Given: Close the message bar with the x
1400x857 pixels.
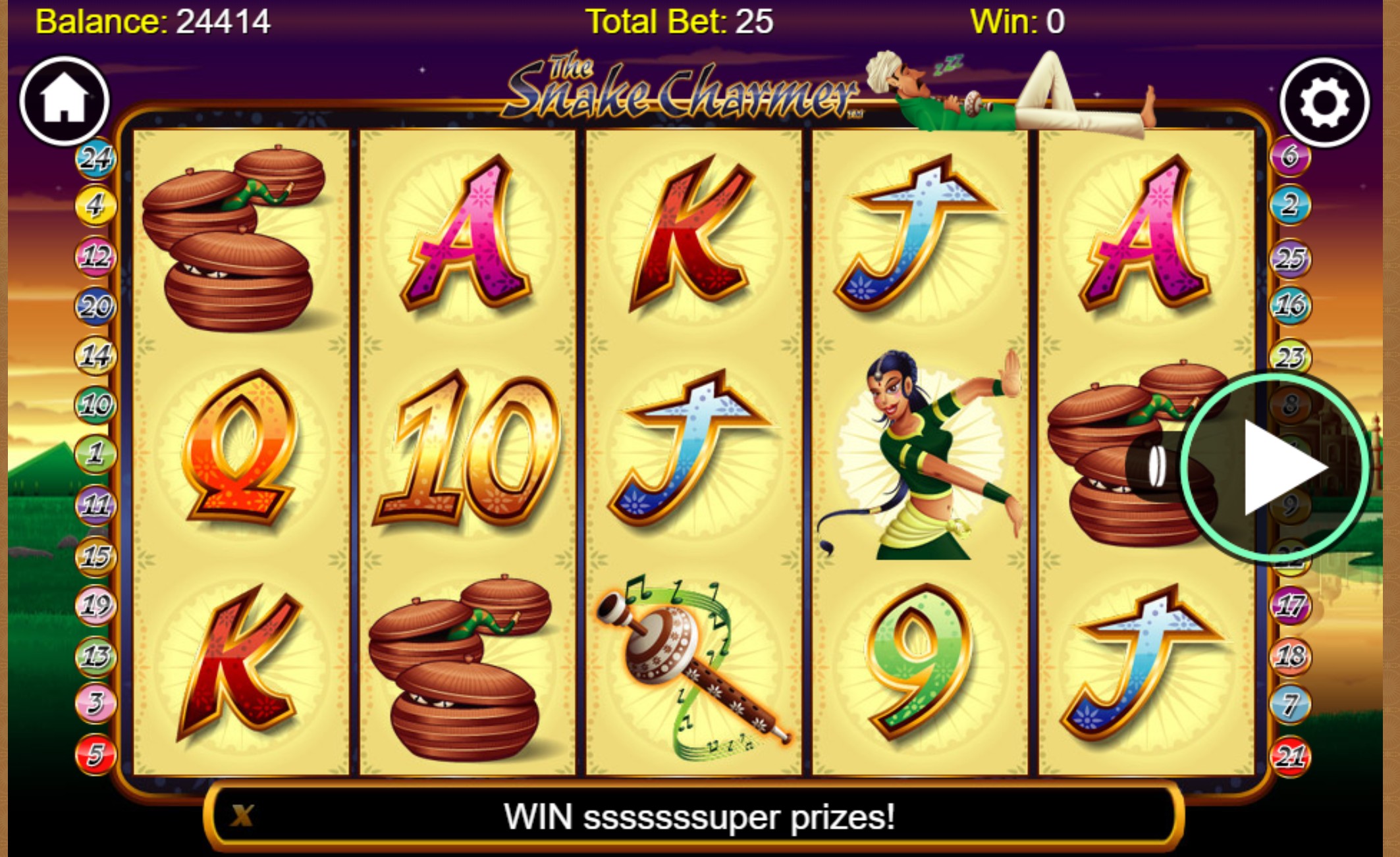Looking at the screenshot, I should click(242, 816).
